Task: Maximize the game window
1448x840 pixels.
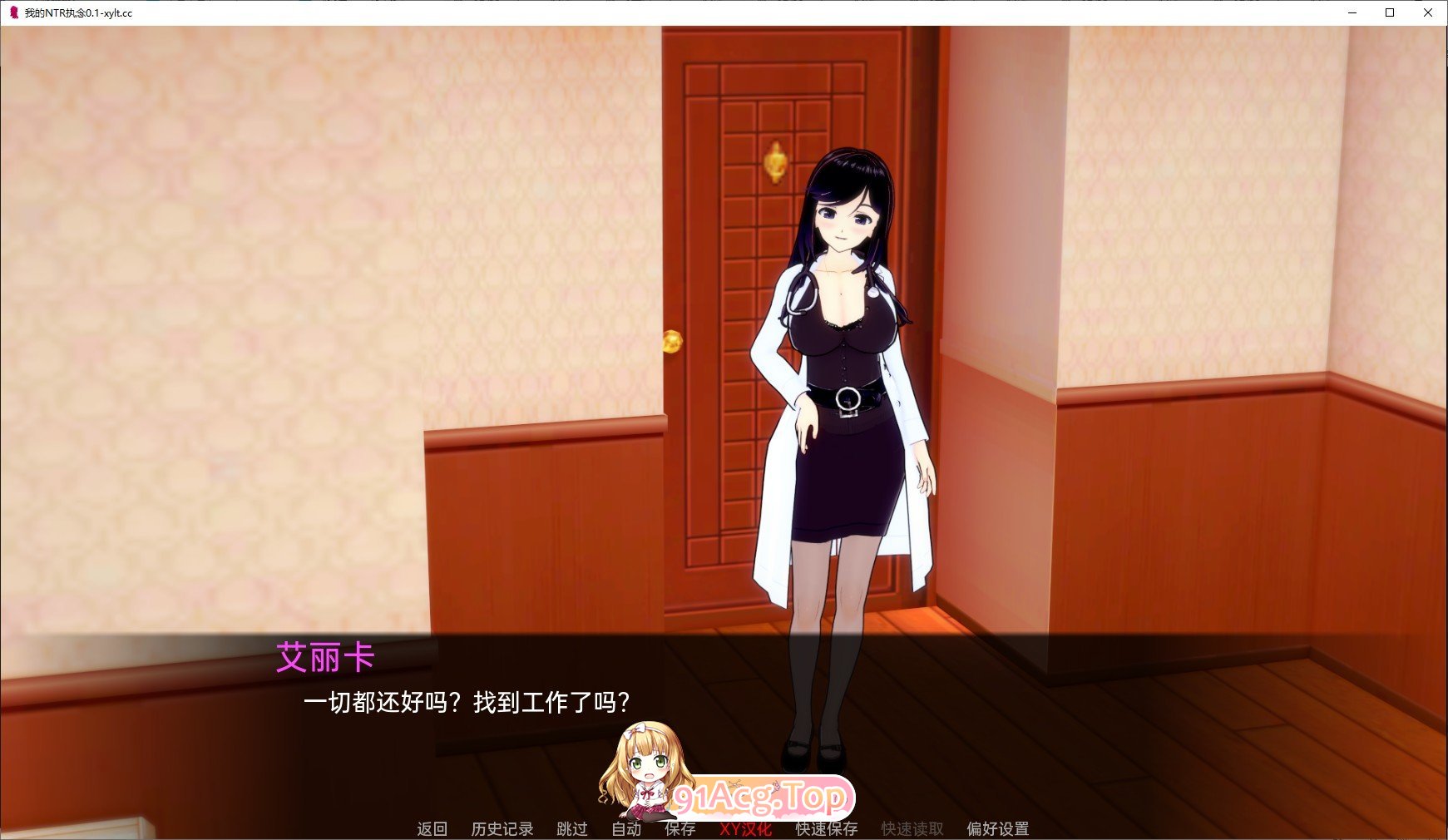Action: (x=1388, y=12)
